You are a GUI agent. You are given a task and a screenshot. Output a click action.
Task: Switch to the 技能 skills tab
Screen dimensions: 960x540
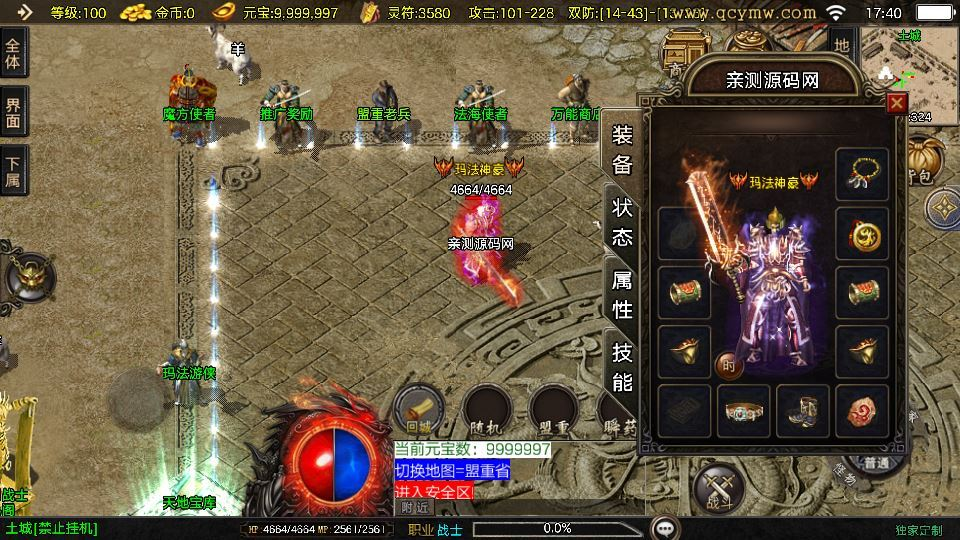coord(621,366)
